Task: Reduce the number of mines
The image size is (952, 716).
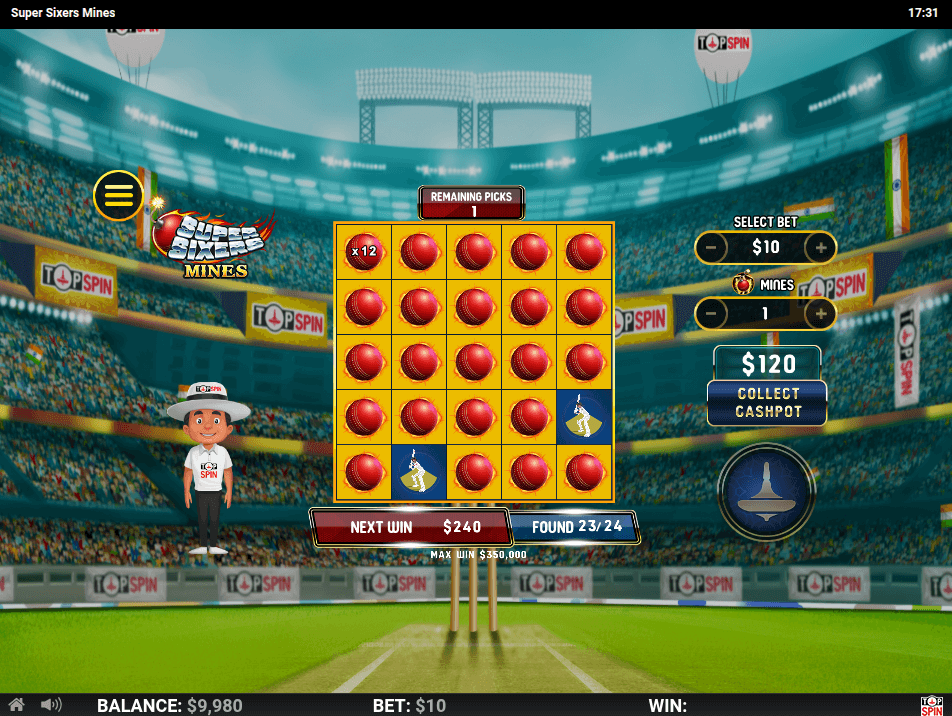Action: [x=711, y=314]
